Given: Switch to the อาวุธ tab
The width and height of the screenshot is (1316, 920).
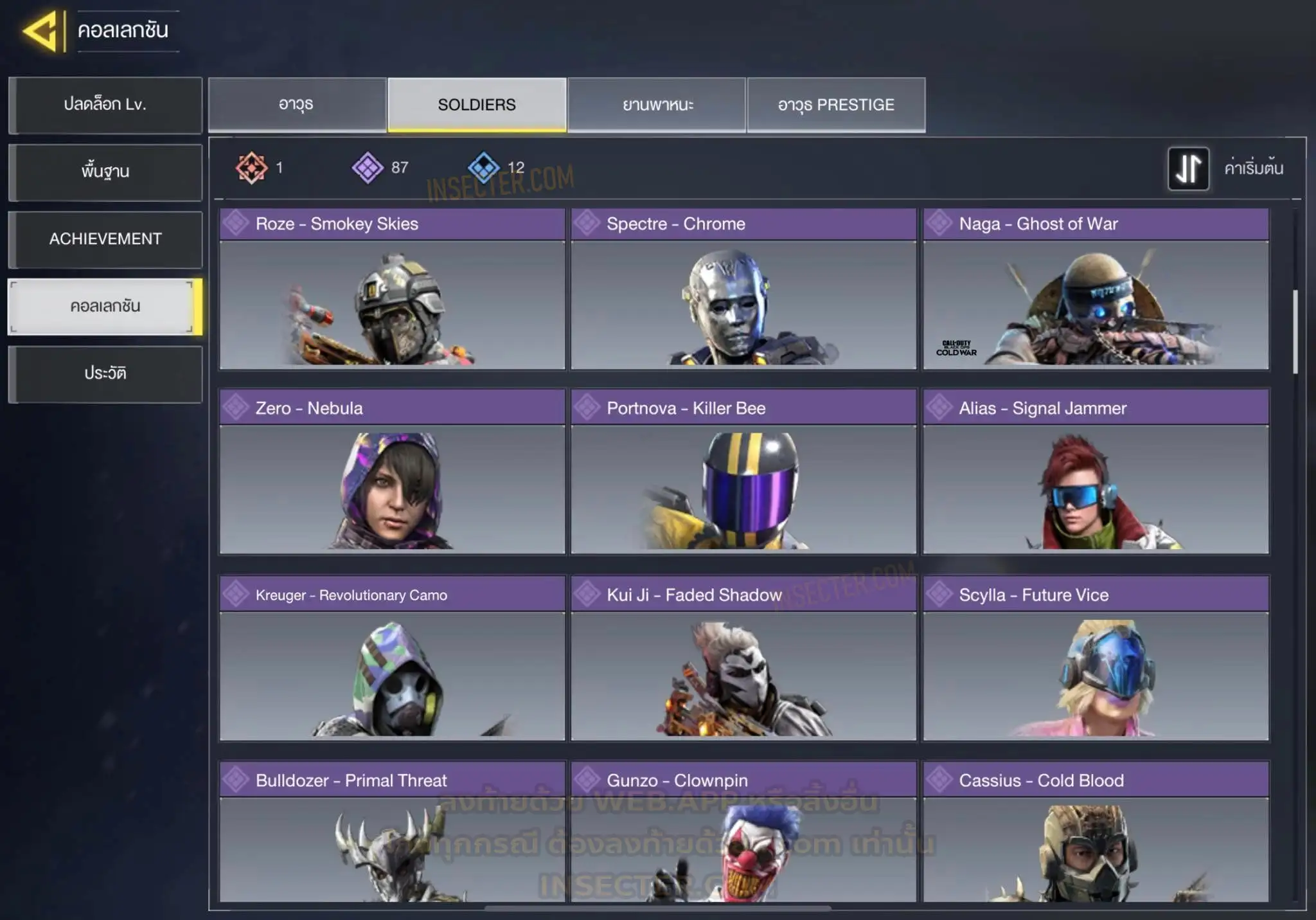Looking at the screenshot, I should click(297, 105).
